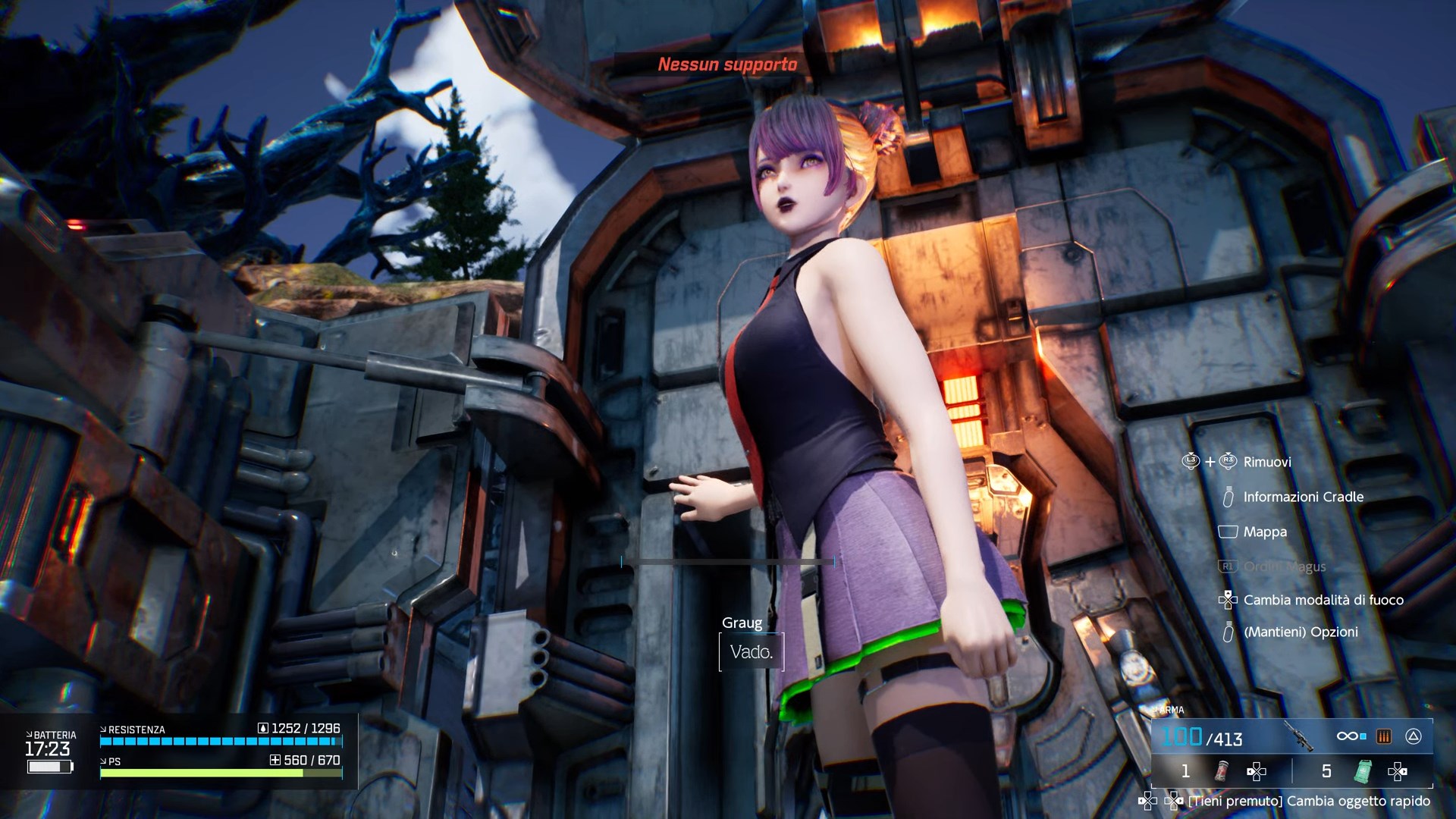Select the equipped rifle weapon icon
1456x819 pixels.
1298,736
